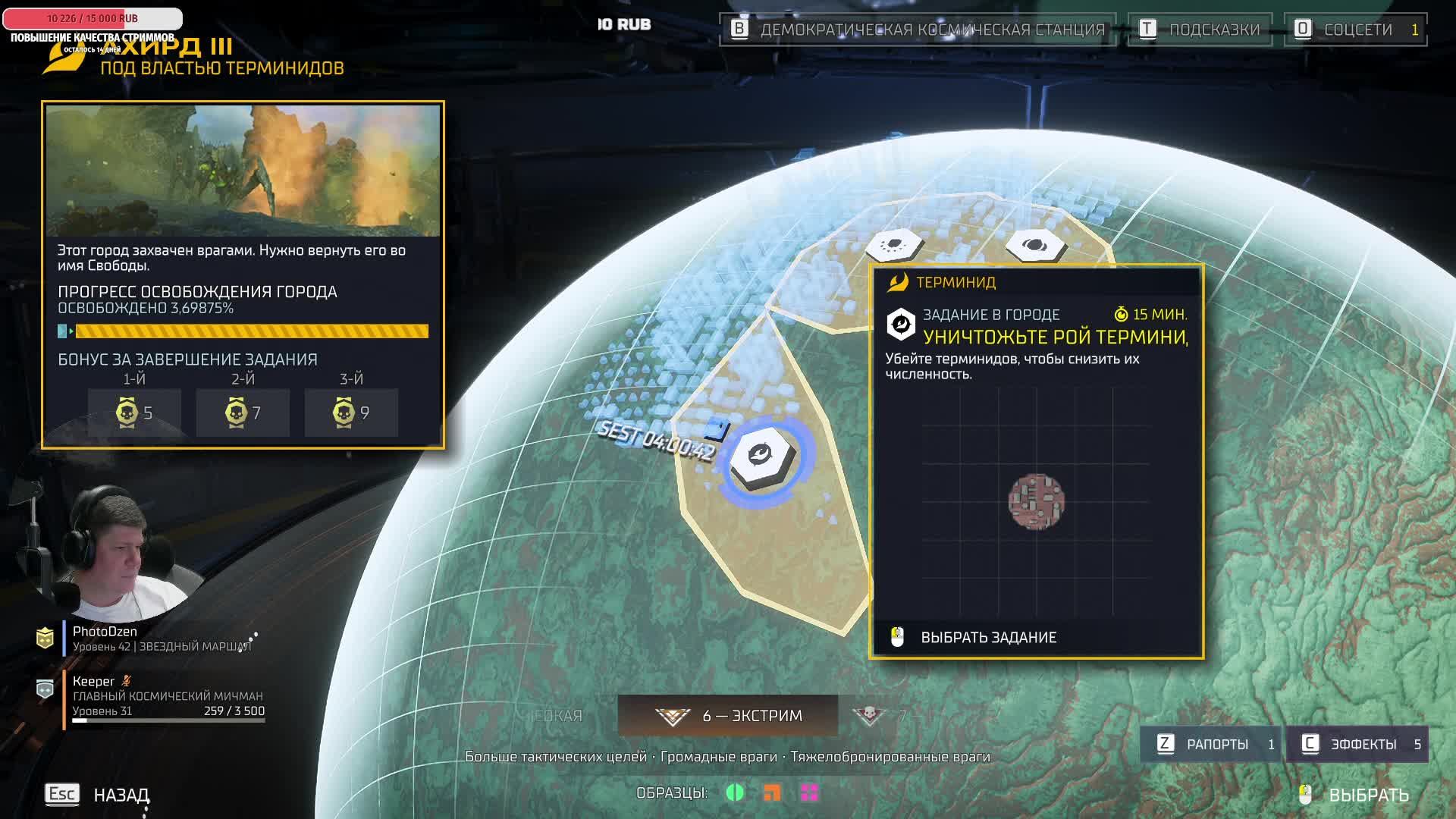Switch to the lower difficulty left of Экстрим
The height and width of the screenshot is (819, 1456).
558,716
